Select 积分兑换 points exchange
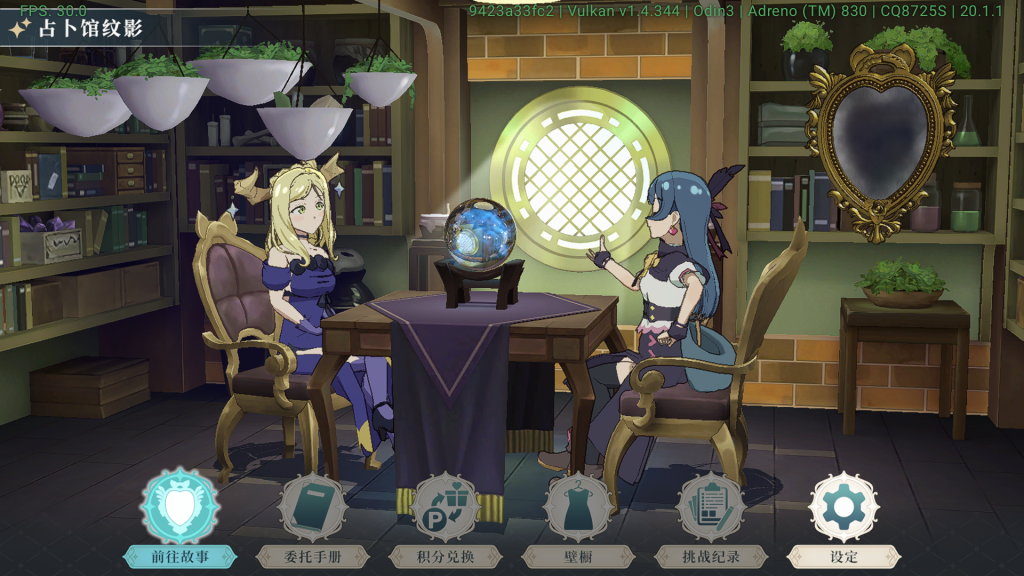1024x576 pixels. point(445,509)
